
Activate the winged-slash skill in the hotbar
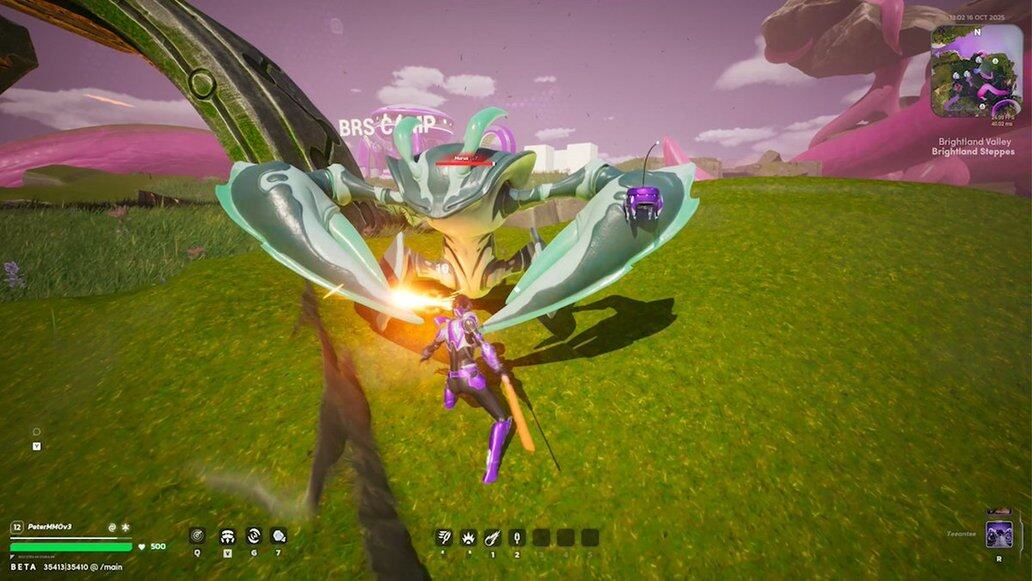(444, 537)
